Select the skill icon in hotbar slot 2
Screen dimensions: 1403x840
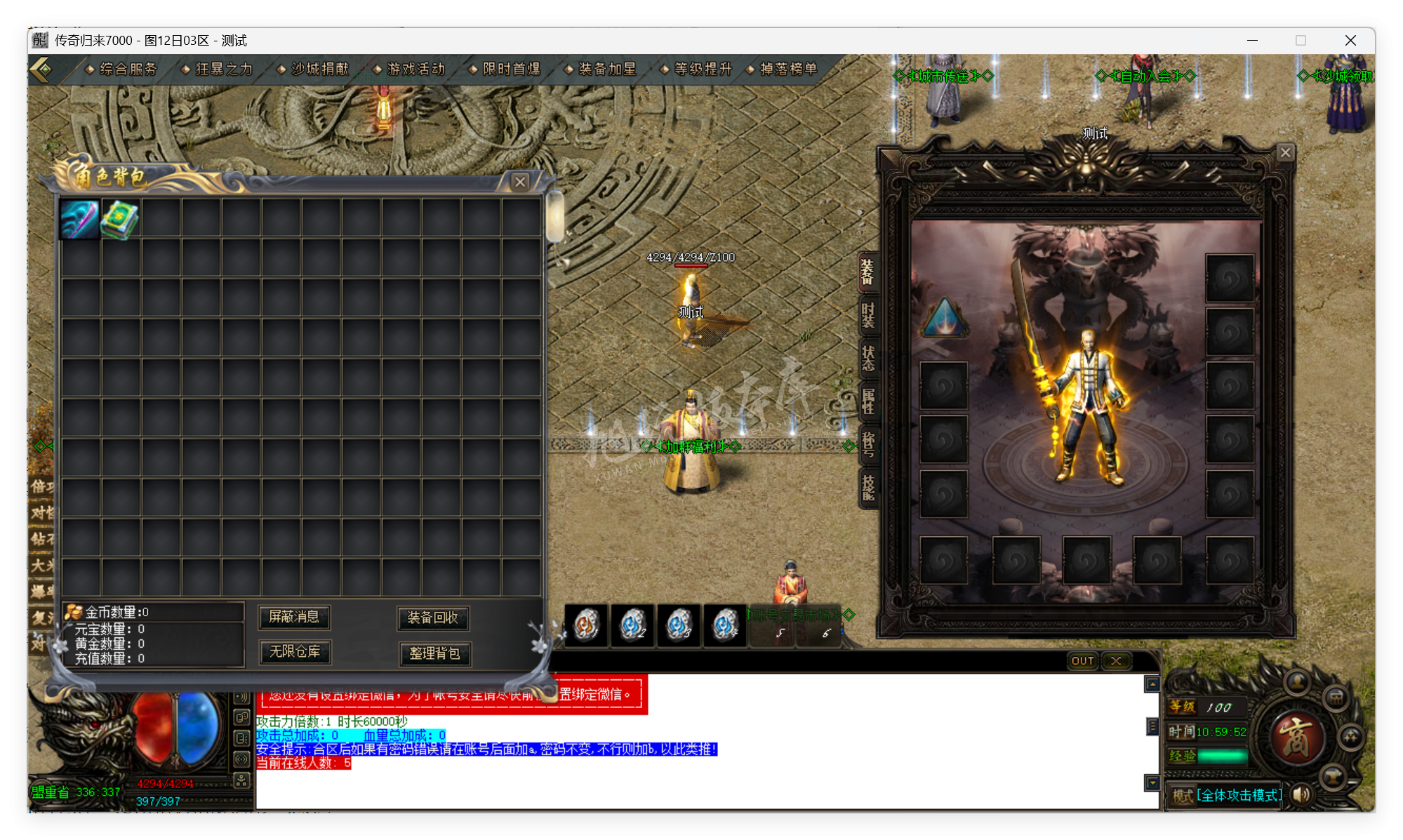(632, 625)
